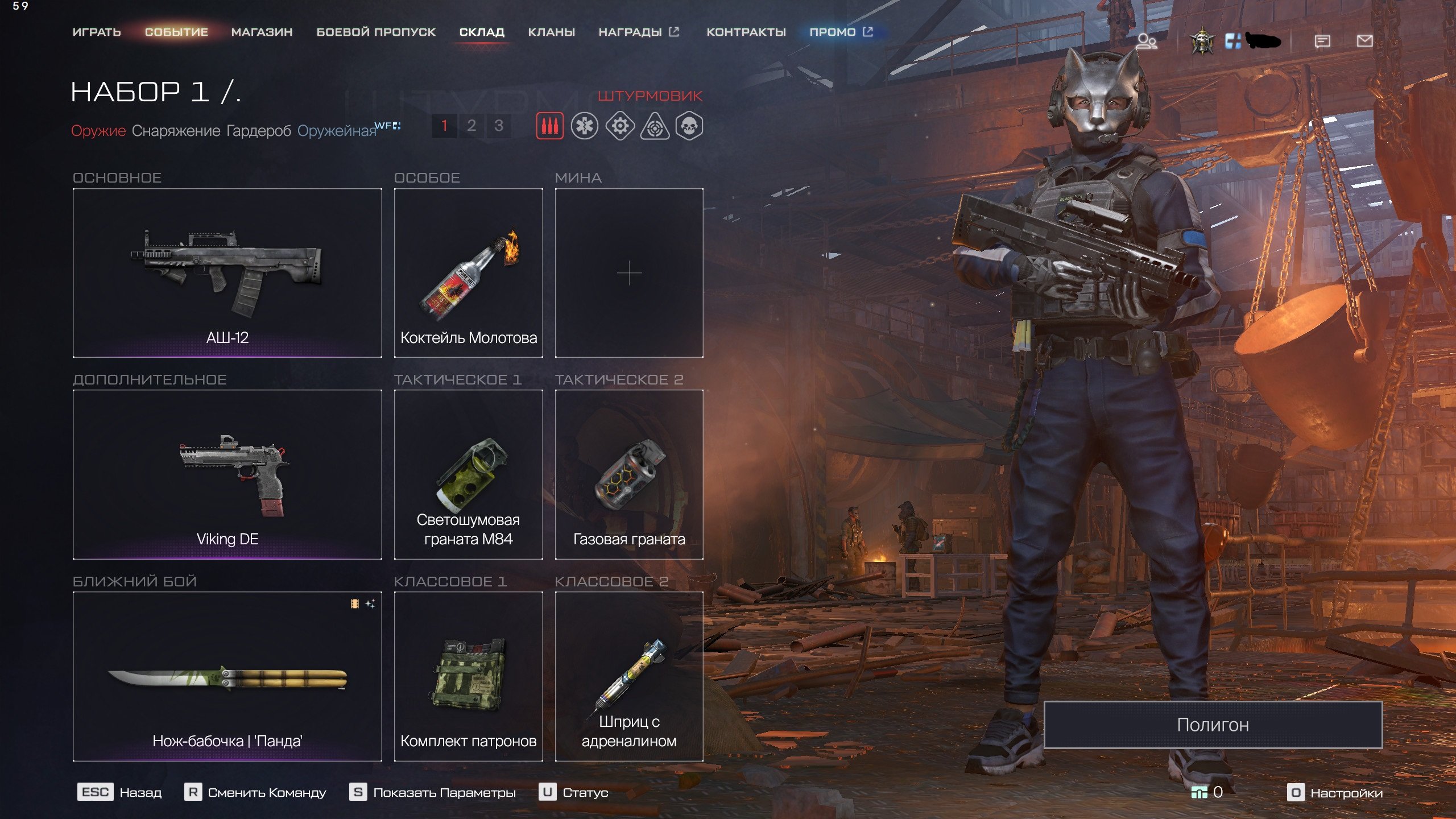Click the Светошумовая граната M84 slot
1456x819 pixels.
468,474
